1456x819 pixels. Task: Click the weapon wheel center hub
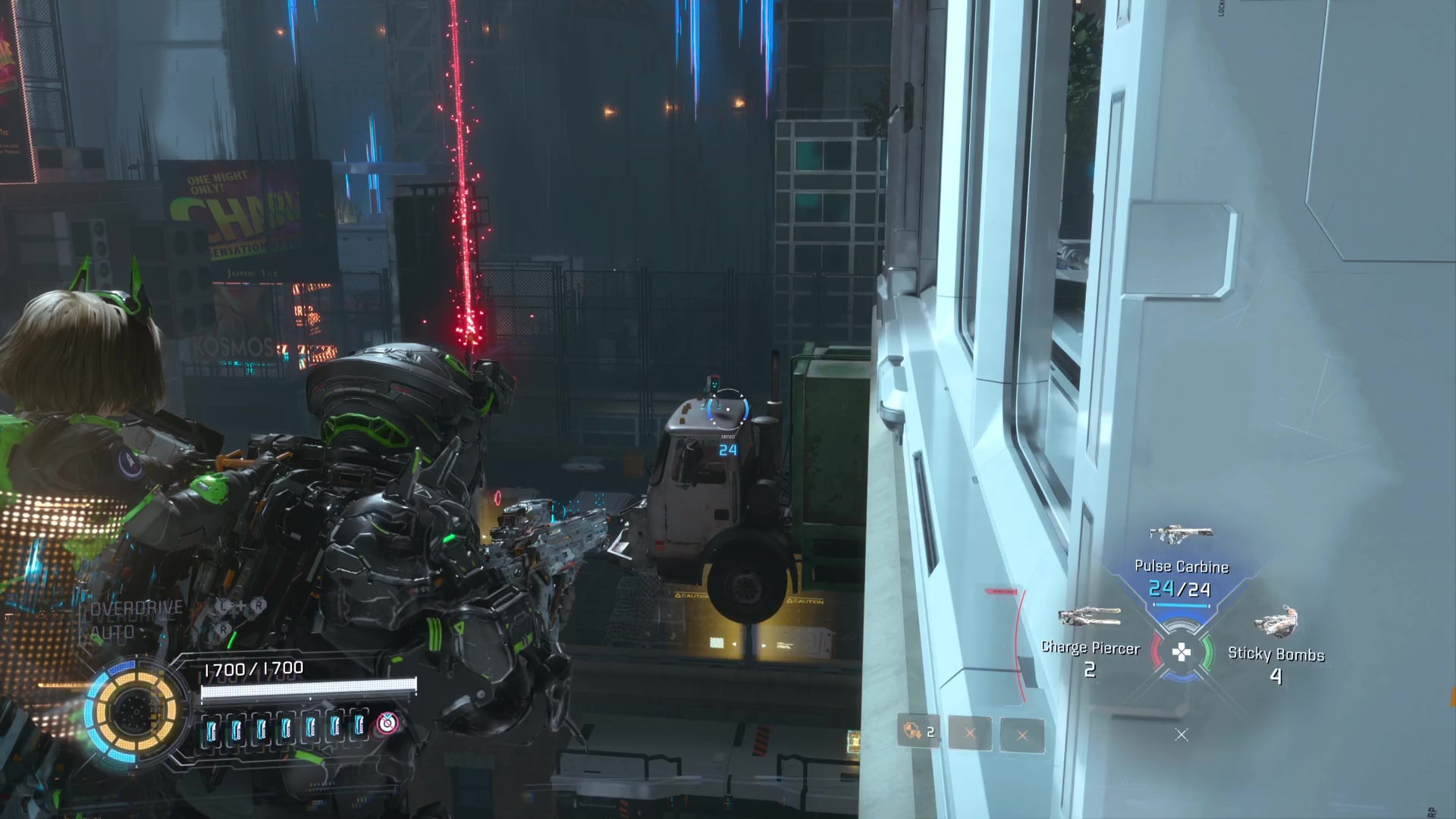(x=1181, y=651)
